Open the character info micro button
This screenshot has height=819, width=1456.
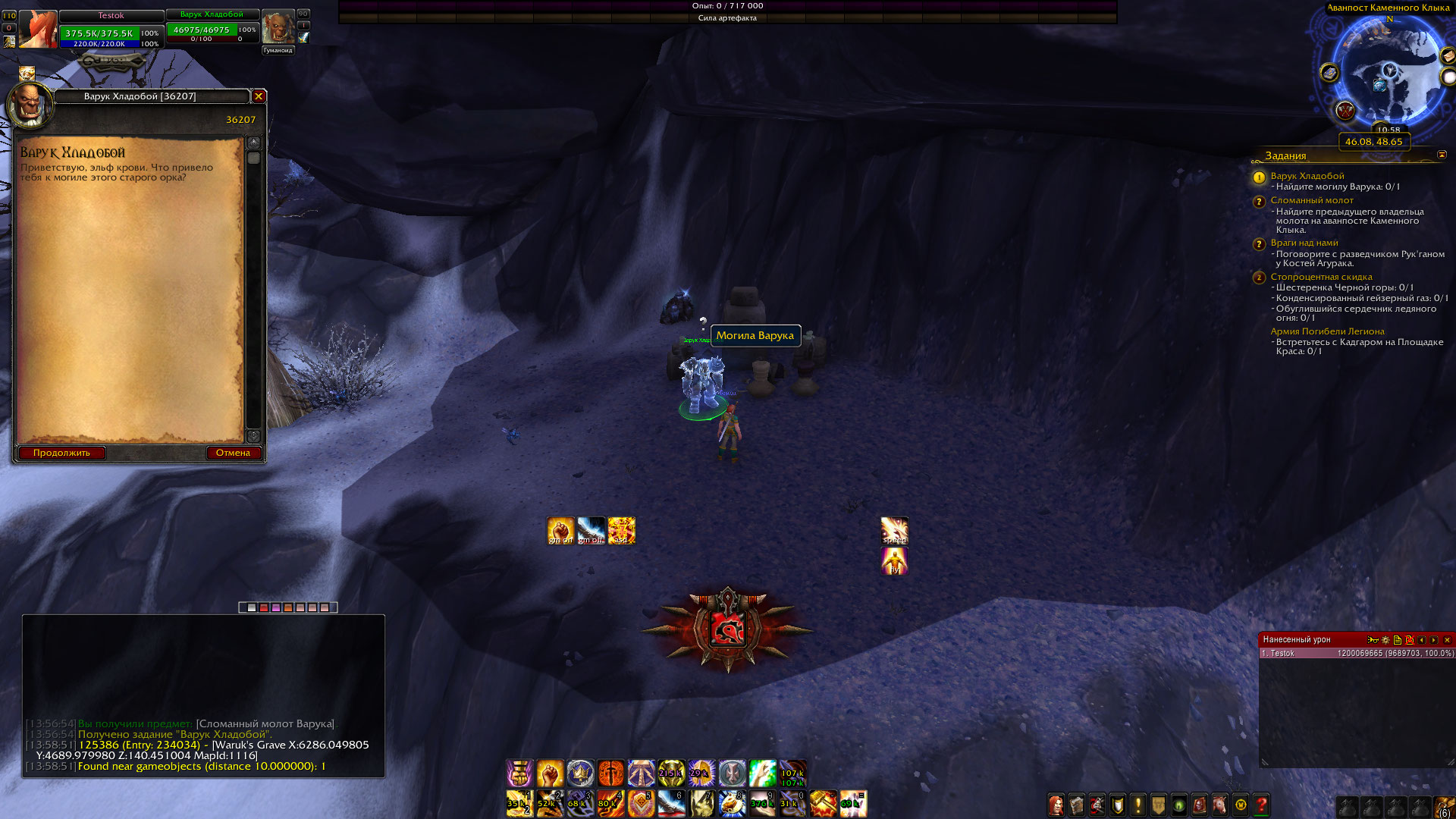tap(1056, 805)
